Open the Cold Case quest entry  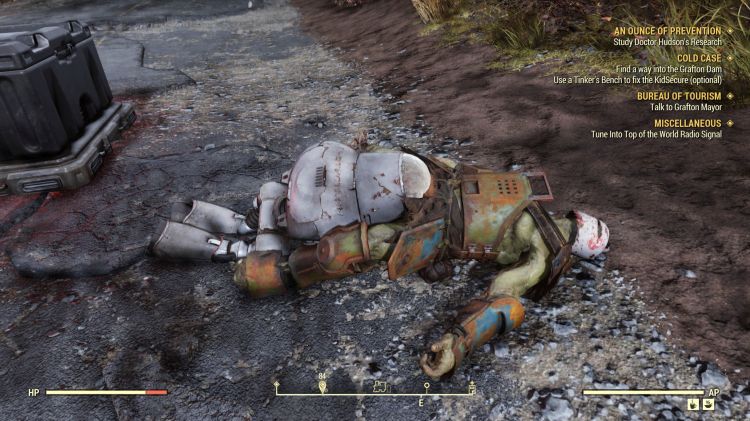(698, 58)
